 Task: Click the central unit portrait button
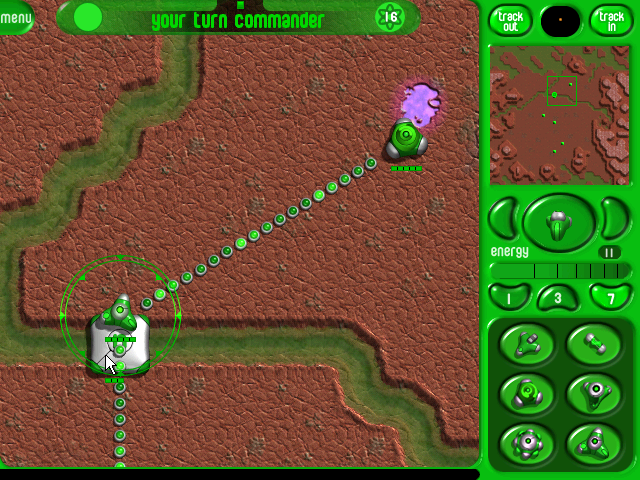pyautogui.click(x=559, y=223)
